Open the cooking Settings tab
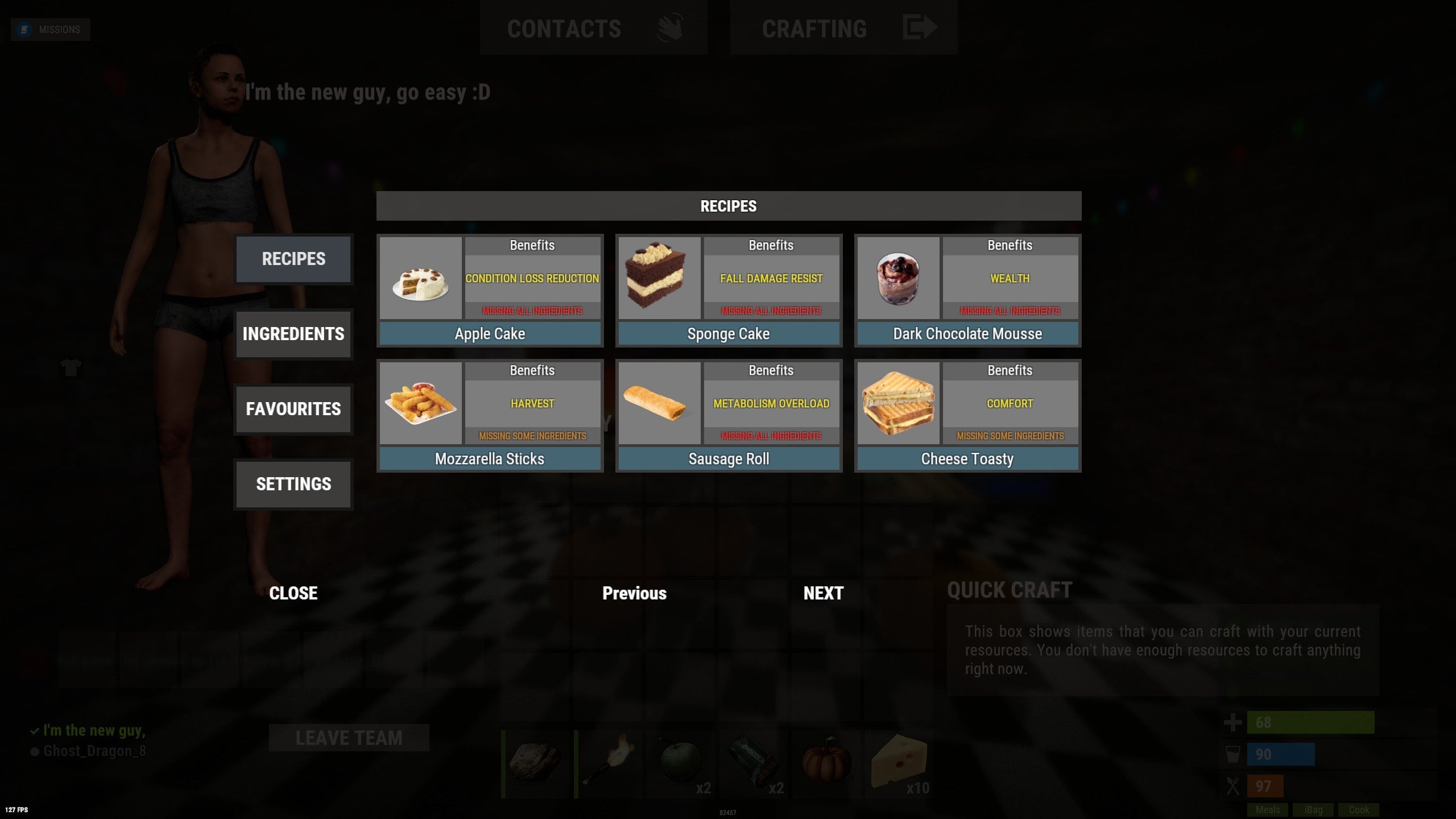The width and height of the screenshot is (1456, 819). pyautogui.click(x=293, y=485)
